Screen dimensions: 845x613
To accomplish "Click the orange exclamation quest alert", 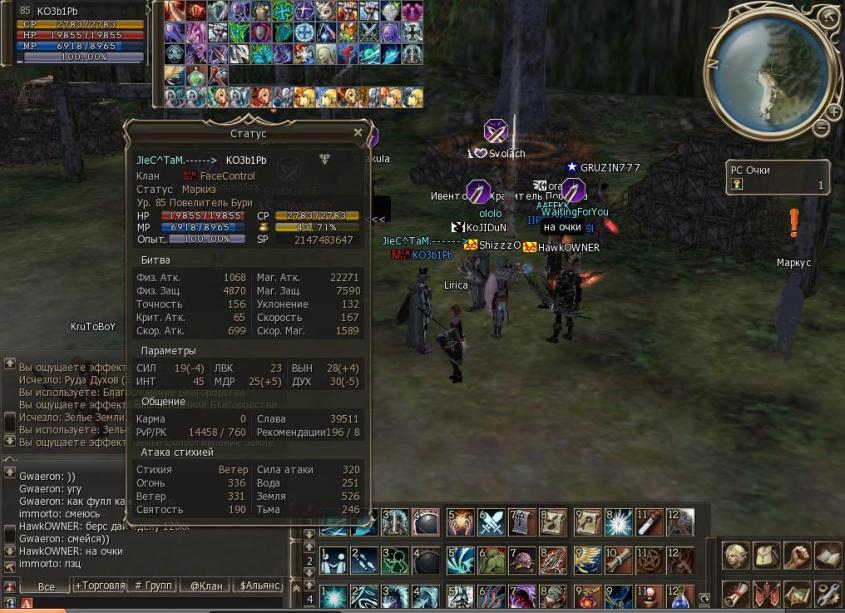I will tap(794, 222).
